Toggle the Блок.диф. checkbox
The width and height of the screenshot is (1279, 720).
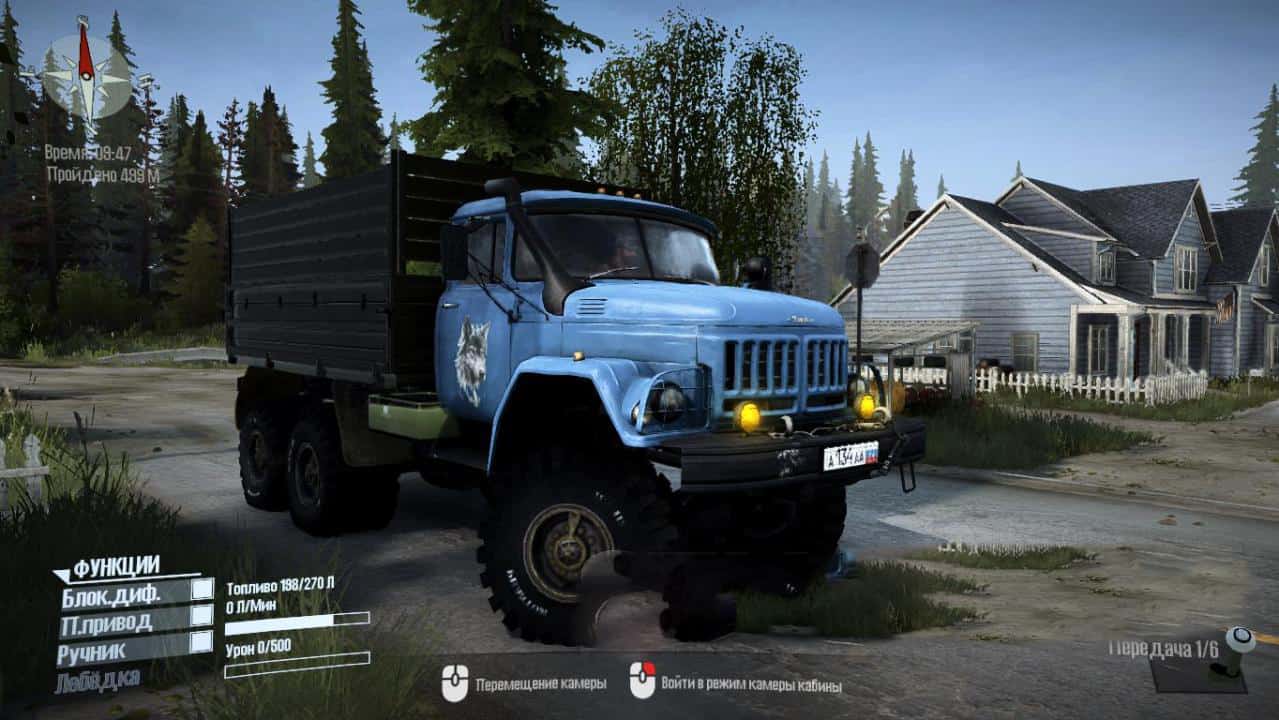pyautogui.click(x=202, y=590)
